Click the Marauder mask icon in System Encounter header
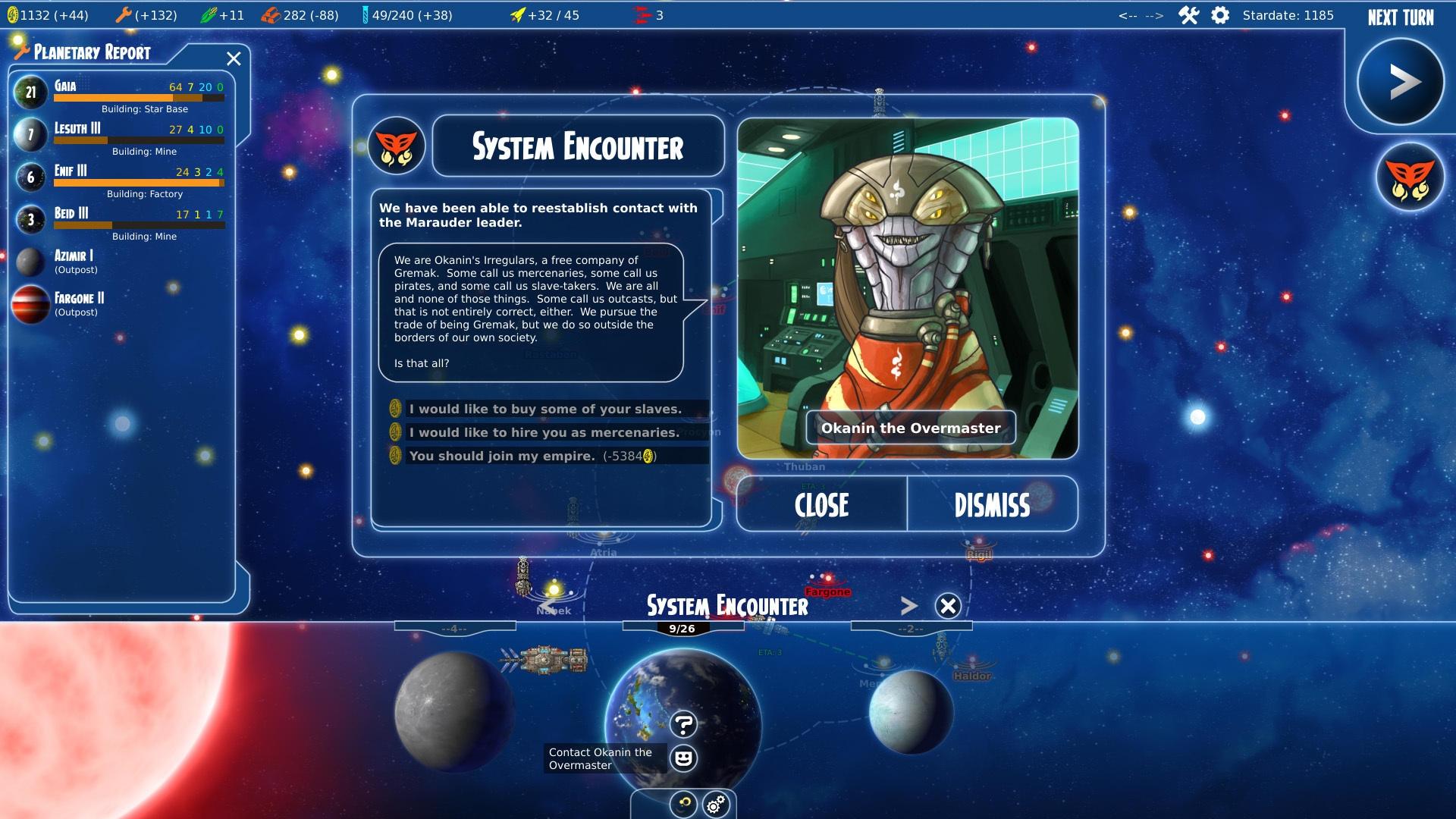The image size is (1456, 819). click(x=397, y=146)
